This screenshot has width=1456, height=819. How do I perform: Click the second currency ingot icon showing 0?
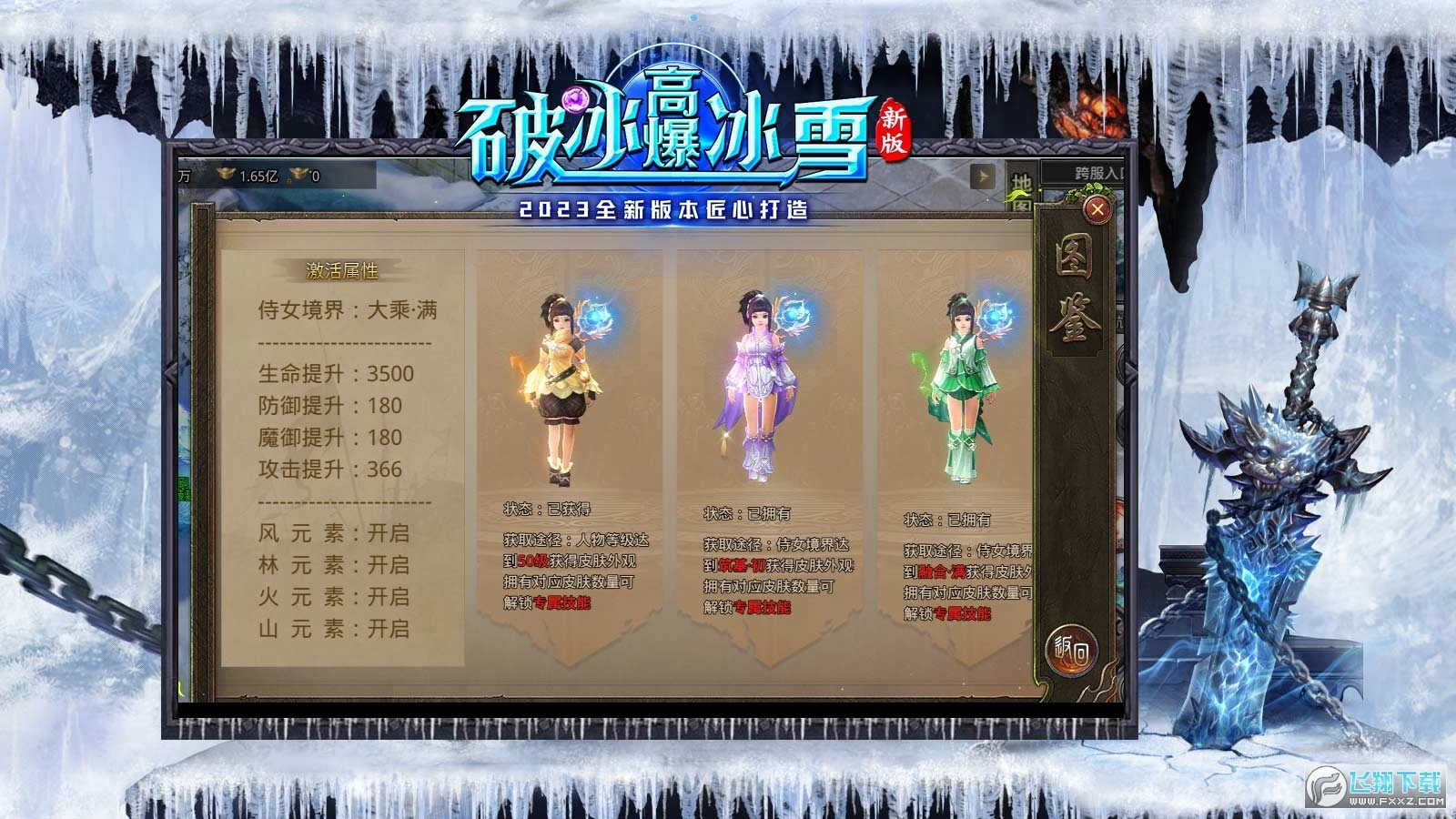pyautogui.click(x=299, y=176)
